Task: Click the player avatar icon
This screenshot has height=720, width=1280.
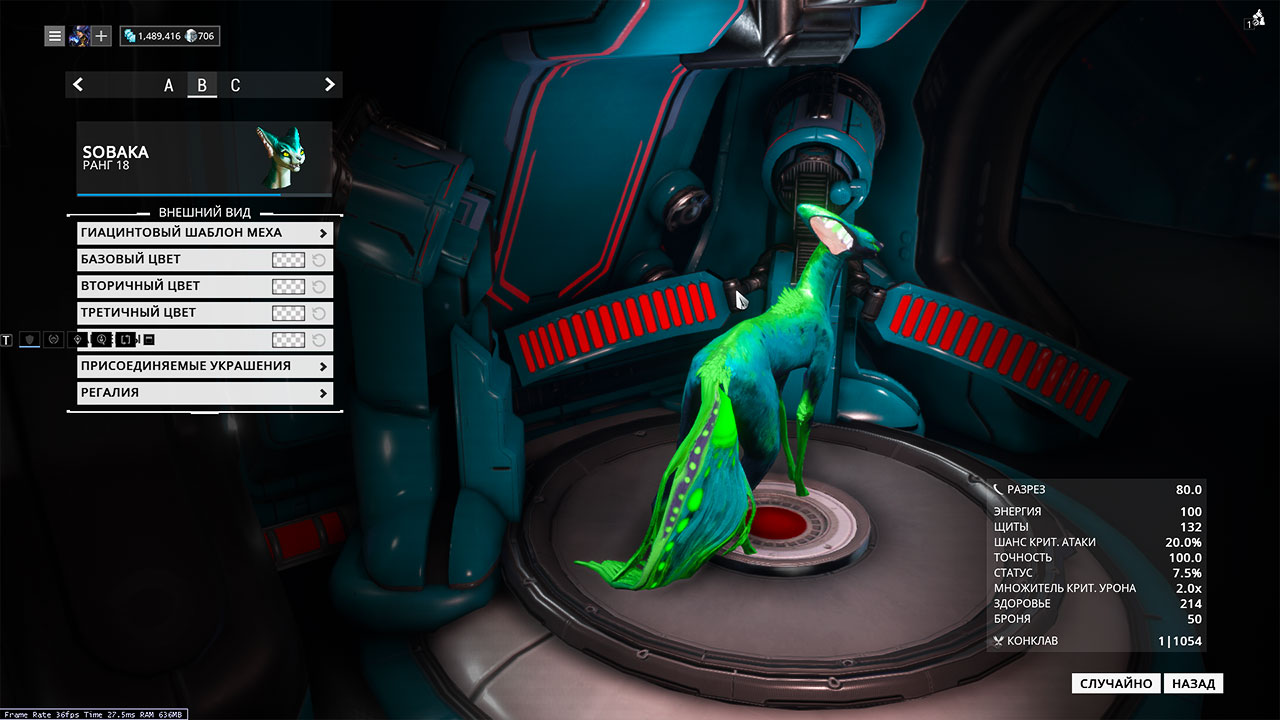Action: click(x=79, y=36)
